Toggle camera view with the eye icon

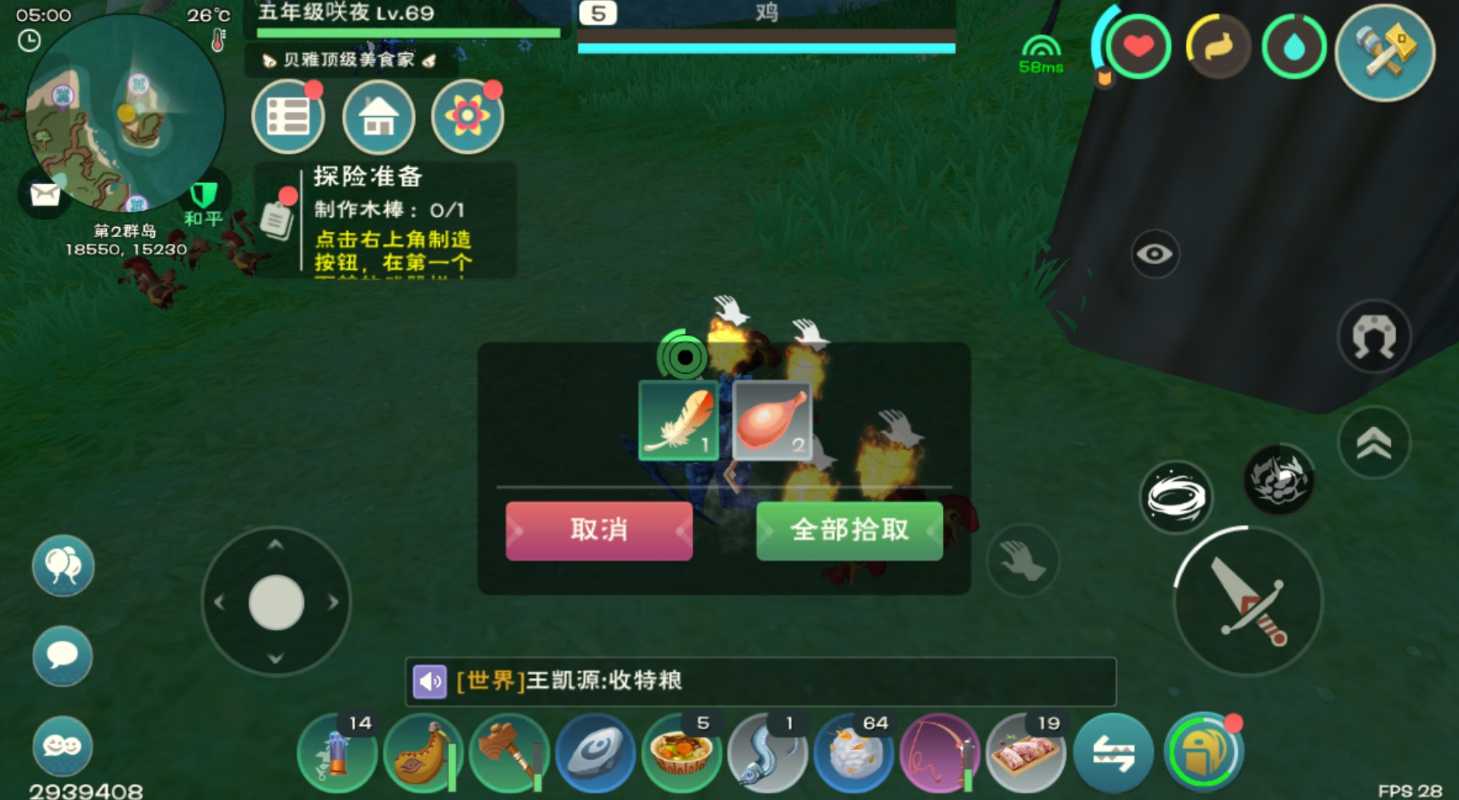(1155, 253)
